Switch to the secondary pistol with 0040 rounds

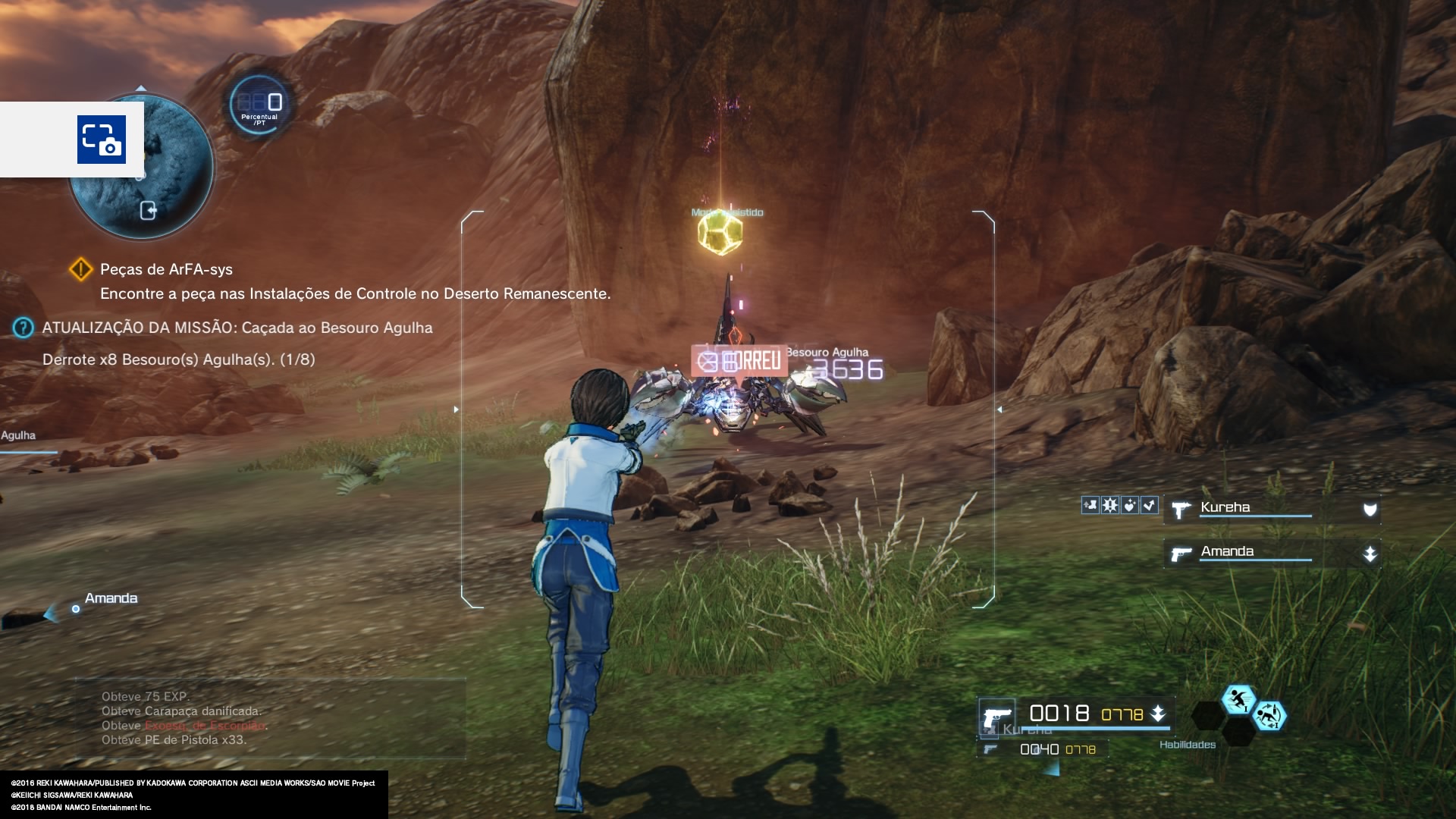(1040, 749)
